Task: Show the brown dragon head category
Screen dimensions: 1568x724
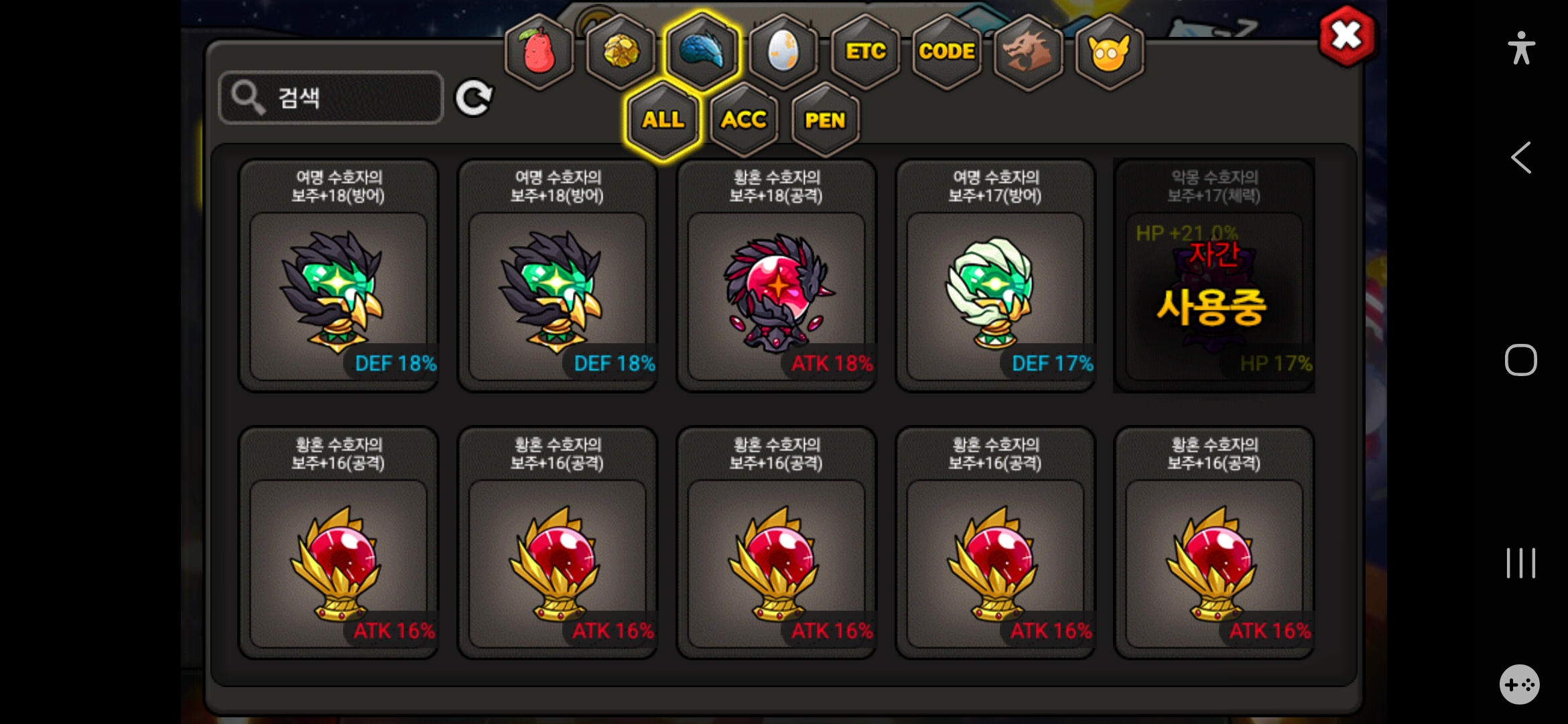Action: point(1028,52)
